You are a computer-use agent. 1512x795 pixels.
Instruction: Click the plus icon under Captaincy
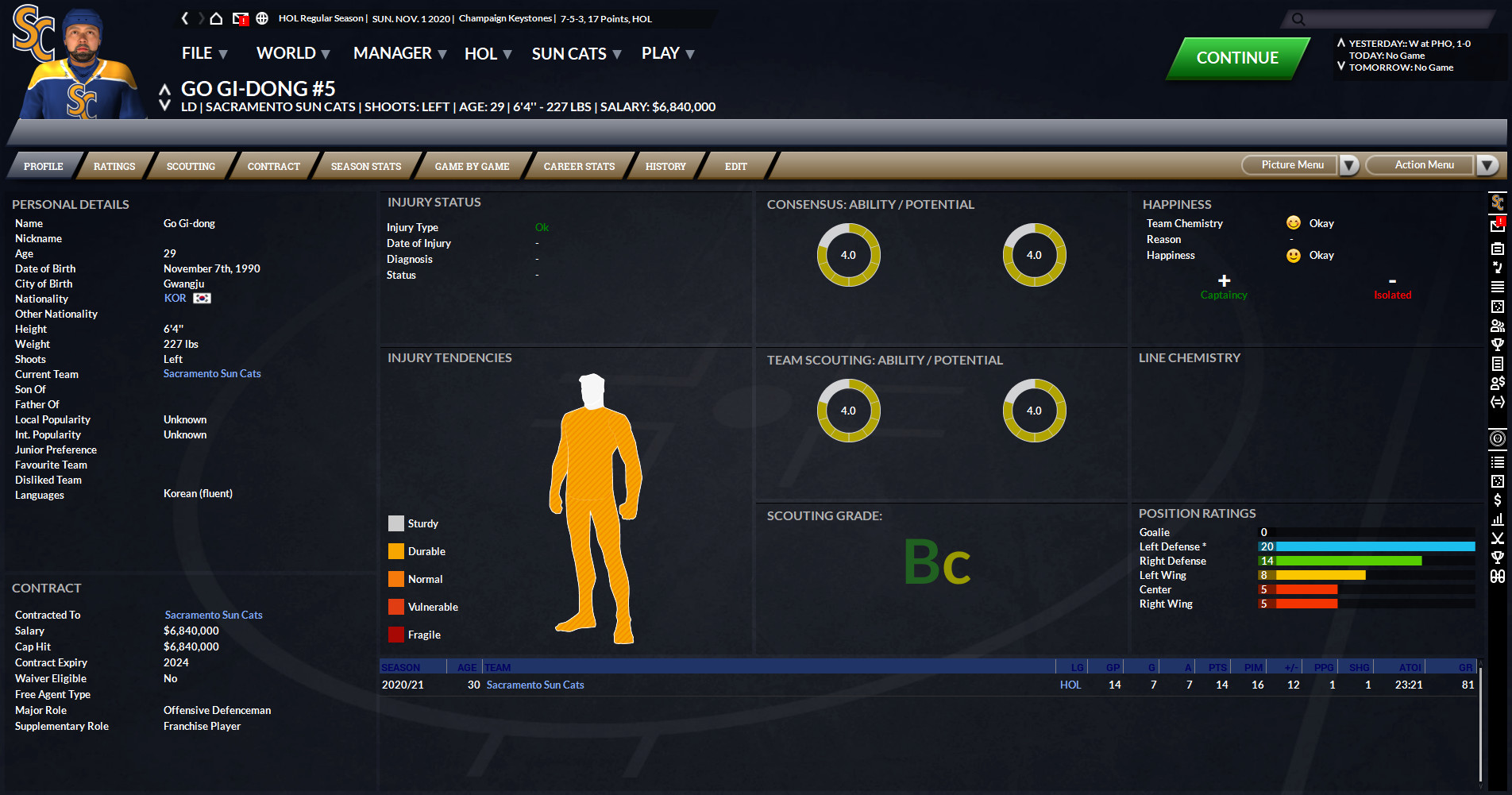tap(1224, 280)
